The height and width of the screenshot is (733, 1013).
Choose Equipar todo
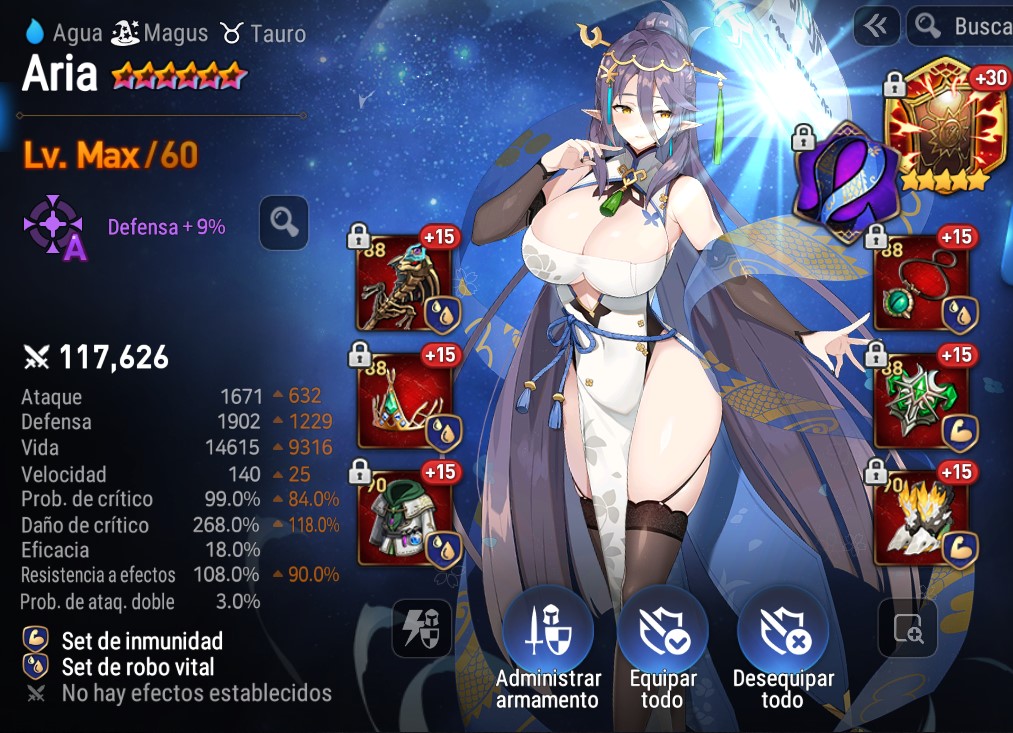(662, 633)
